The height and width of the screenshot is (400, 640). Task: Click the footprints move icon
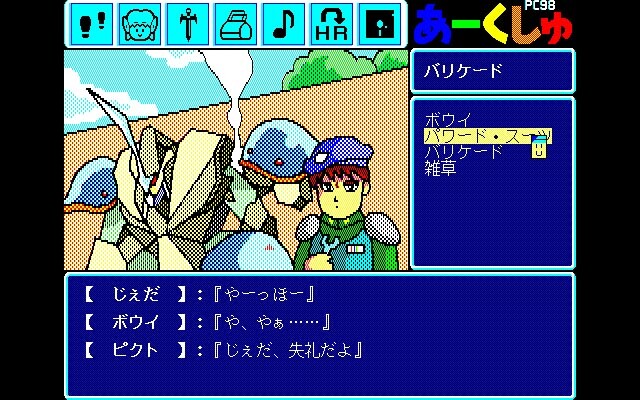click(x=93, y=24)
